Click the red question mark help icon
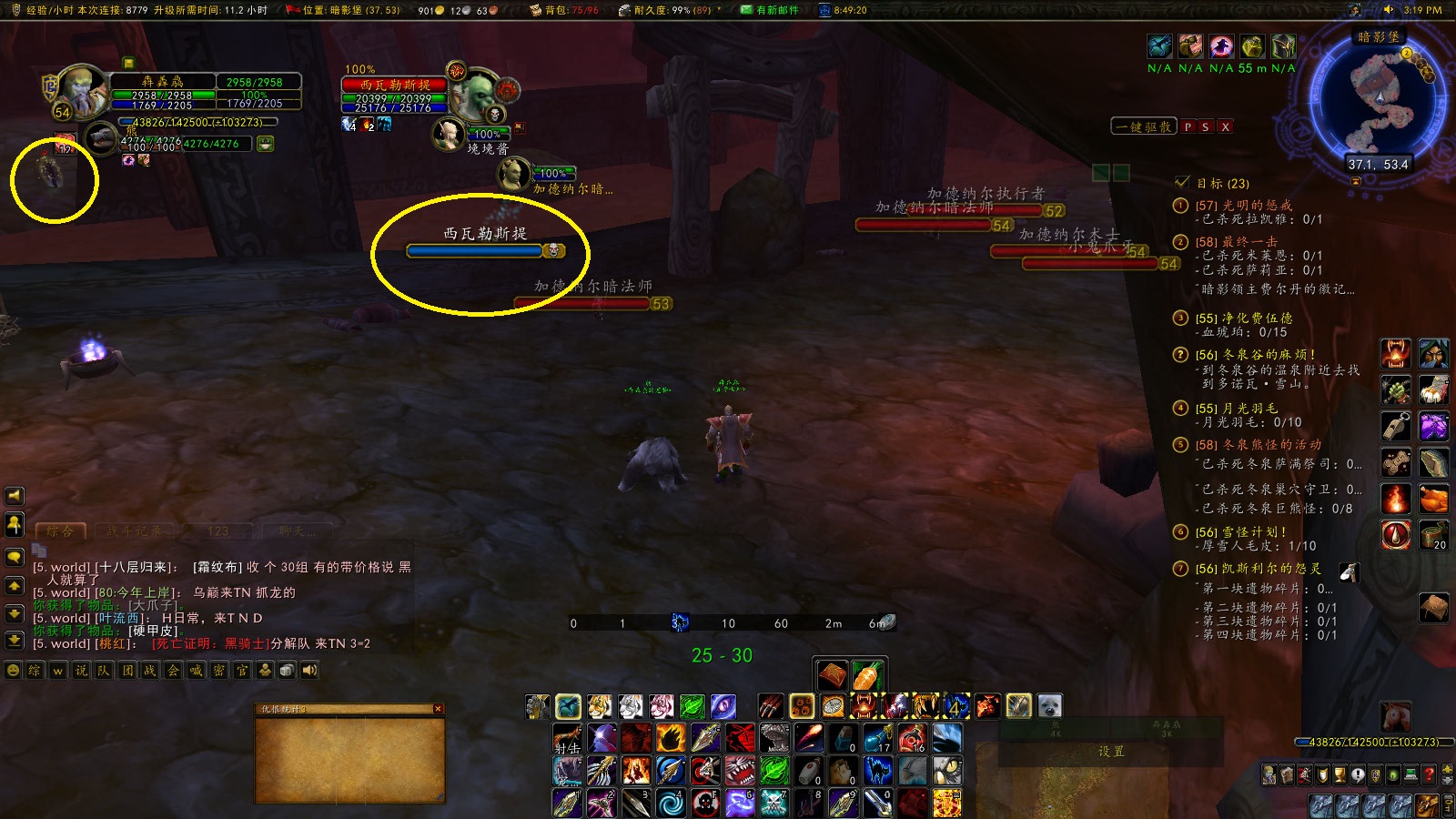1456x819 pixels. click(x=1429, y=775)
